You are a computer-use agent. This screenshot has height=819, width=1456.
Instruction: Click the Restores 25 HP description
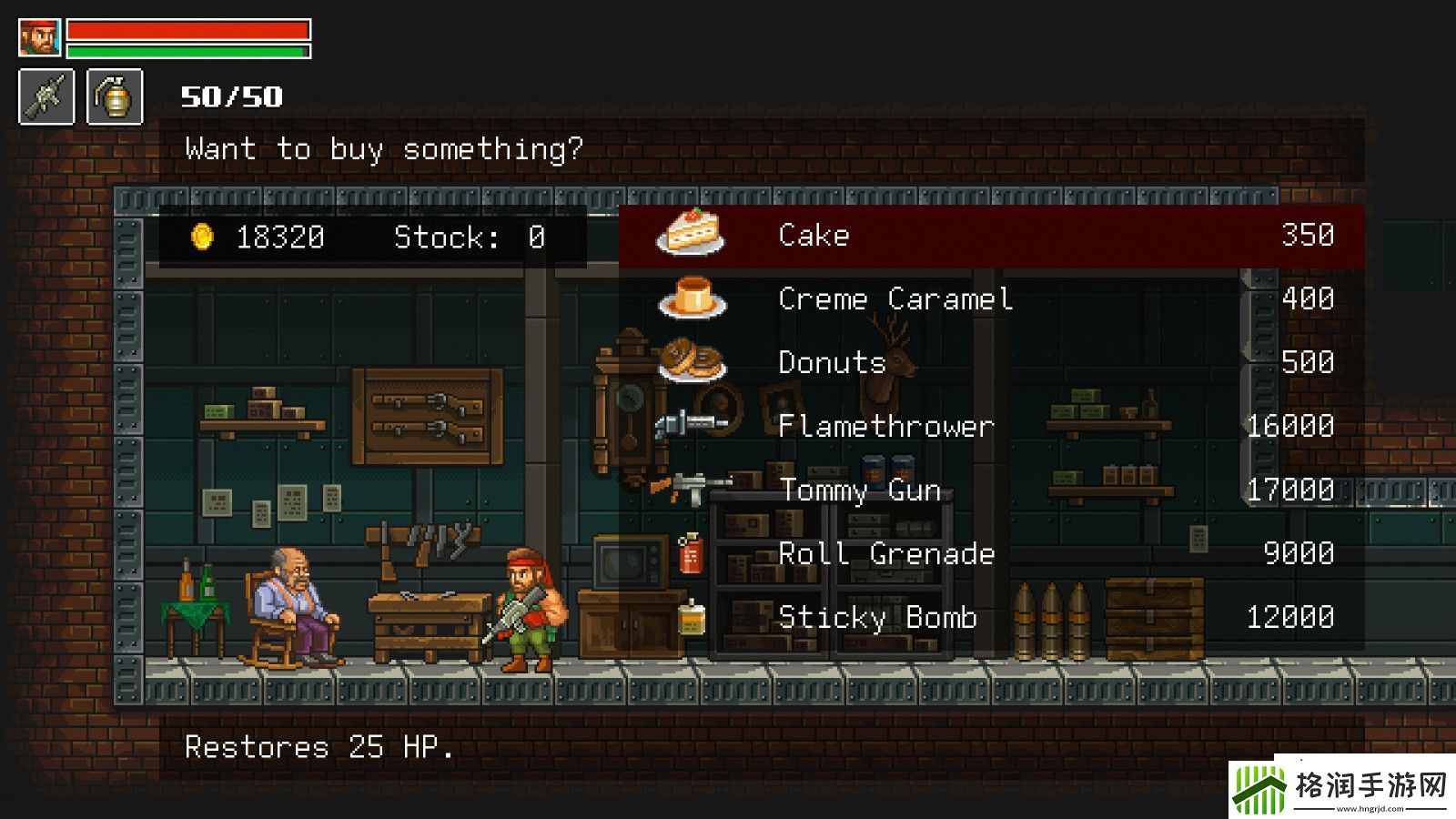pyautogui.click(x=320, y=748)
